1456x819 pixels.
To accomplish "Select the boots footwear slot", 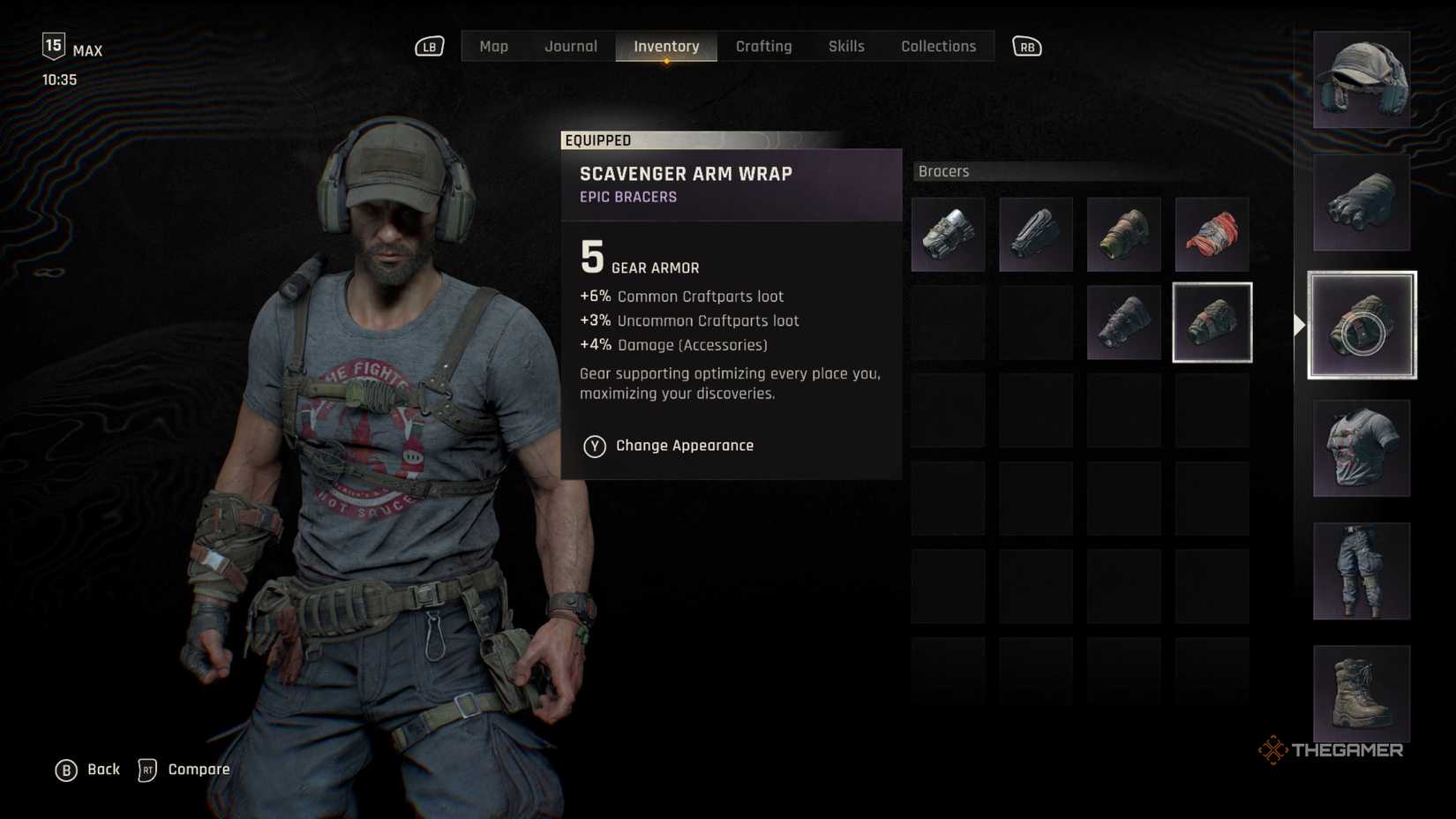I will [x=1362, y=695].
